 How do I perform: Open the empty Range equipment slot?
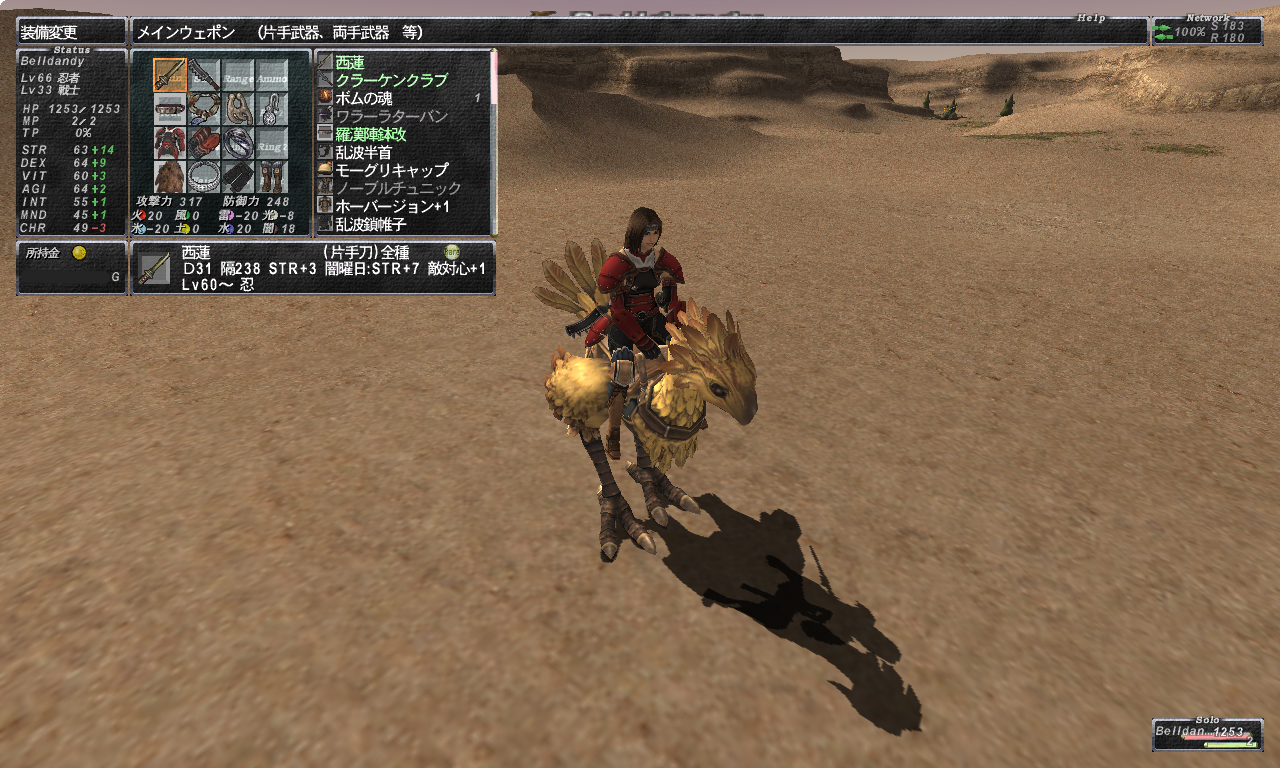click(238, 75)
